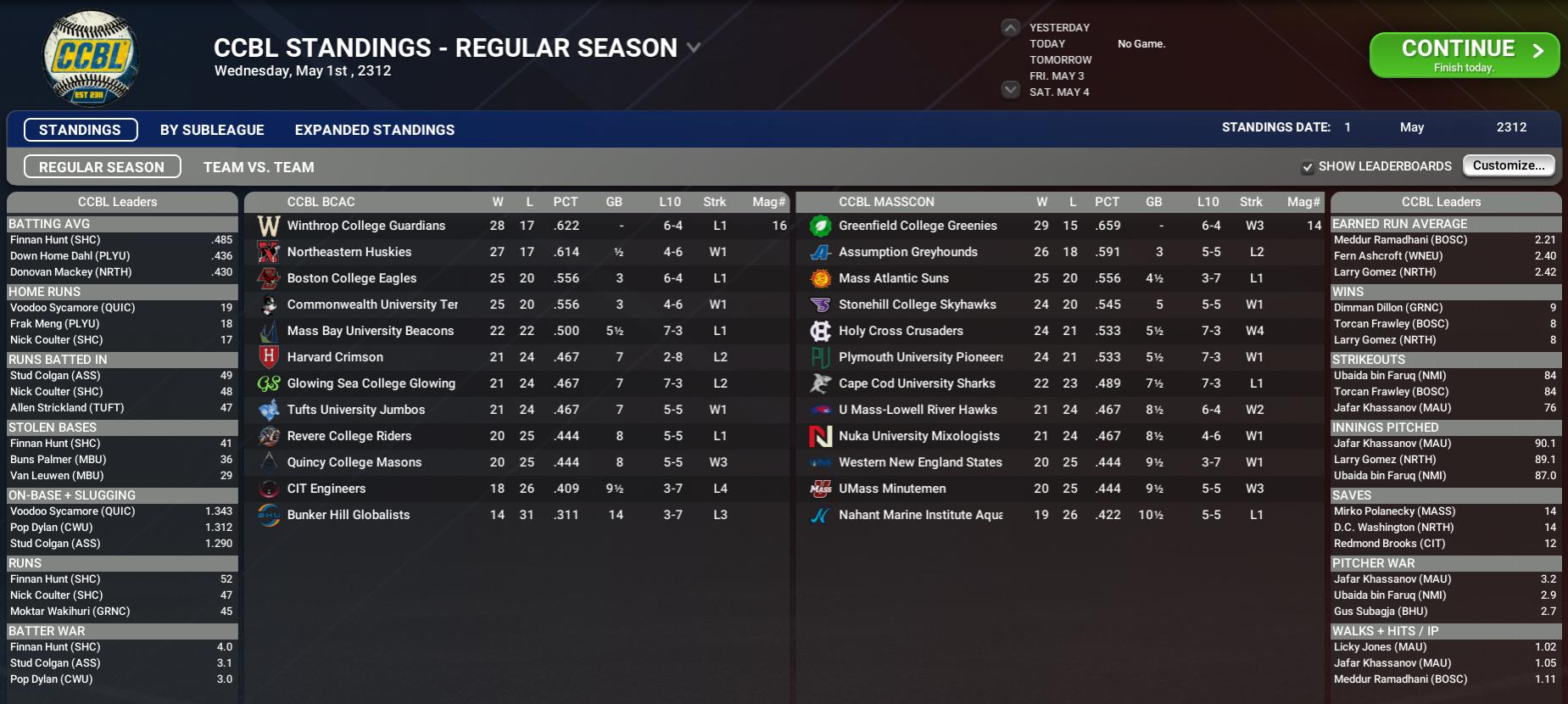1568x704 pixels.
Task: Click the schedule up arrow
Action: point(1010,28)
